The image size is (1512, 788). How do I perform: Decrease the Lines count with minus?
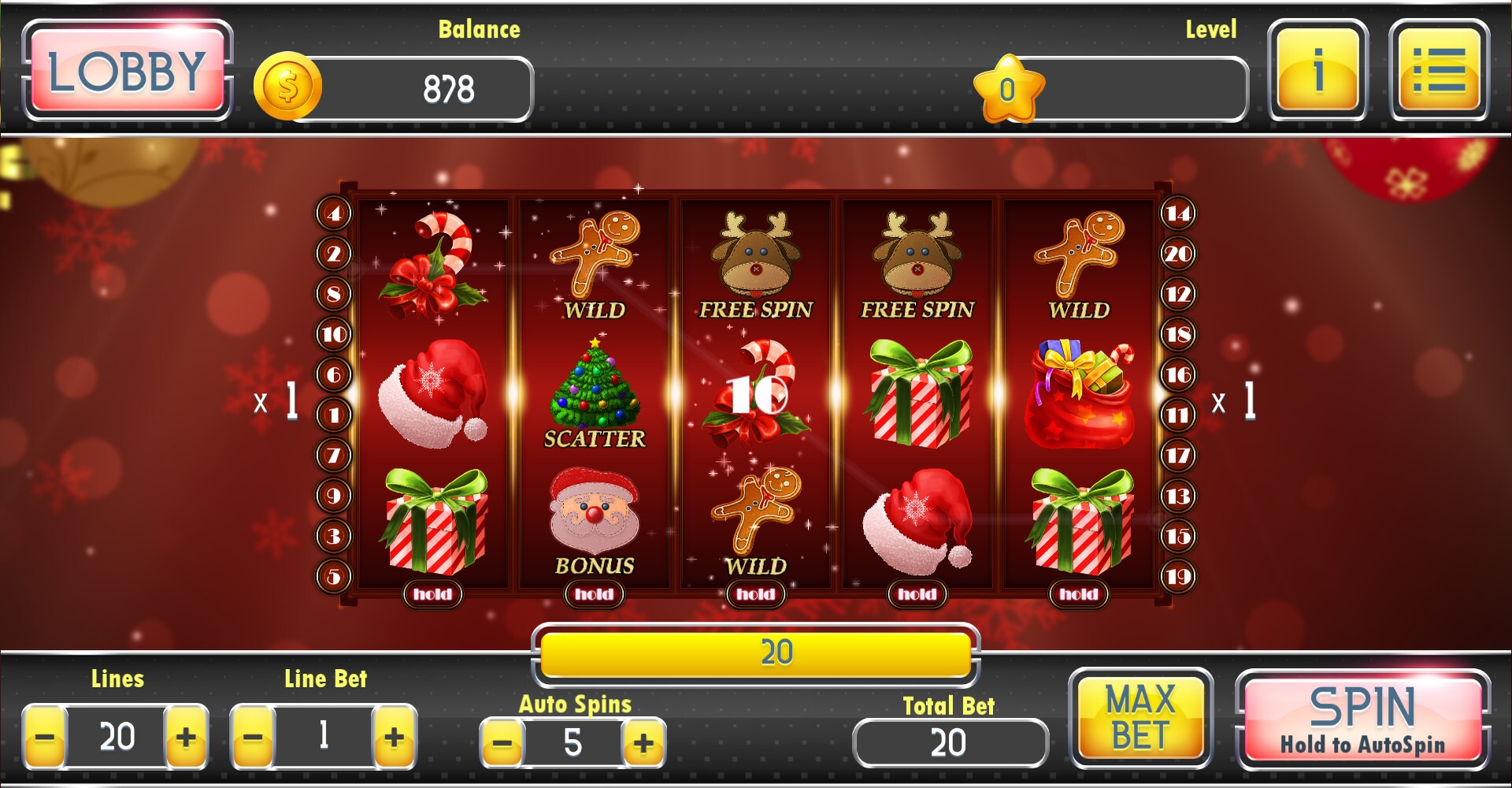[46, 737]
